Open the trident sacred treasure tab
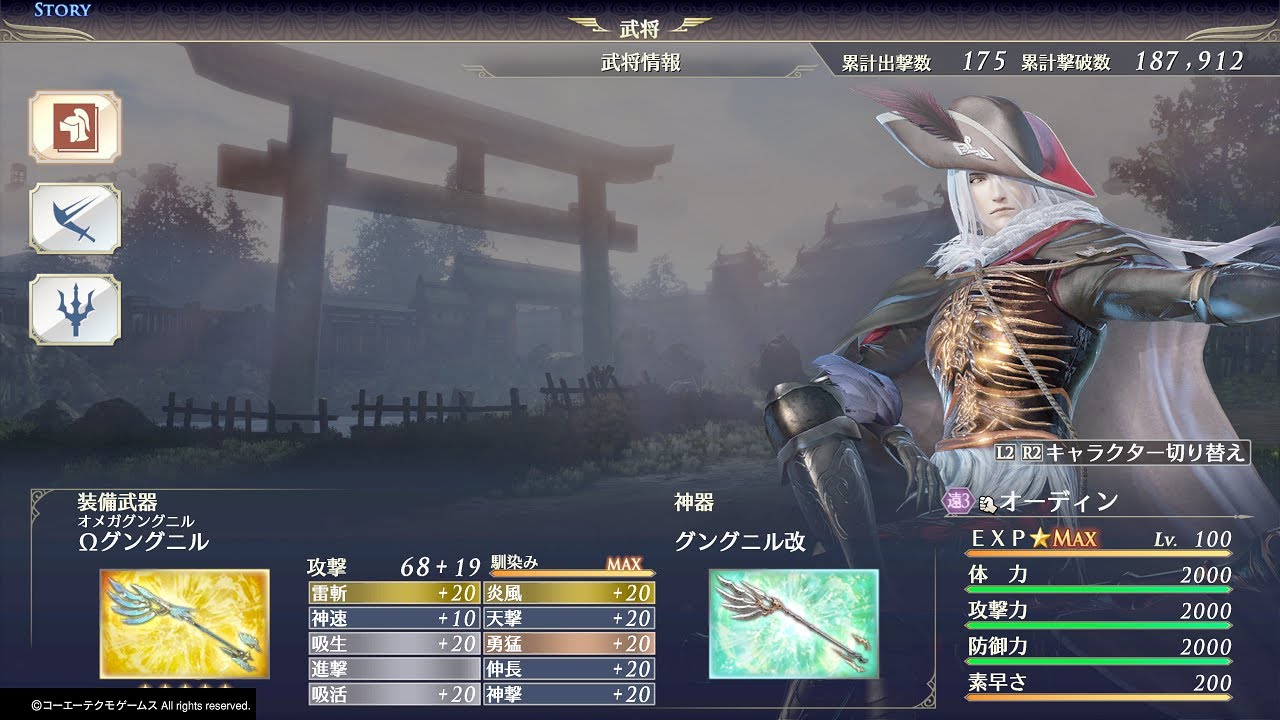This screenshot has width=1280, height=720. [x=74, y=311]
